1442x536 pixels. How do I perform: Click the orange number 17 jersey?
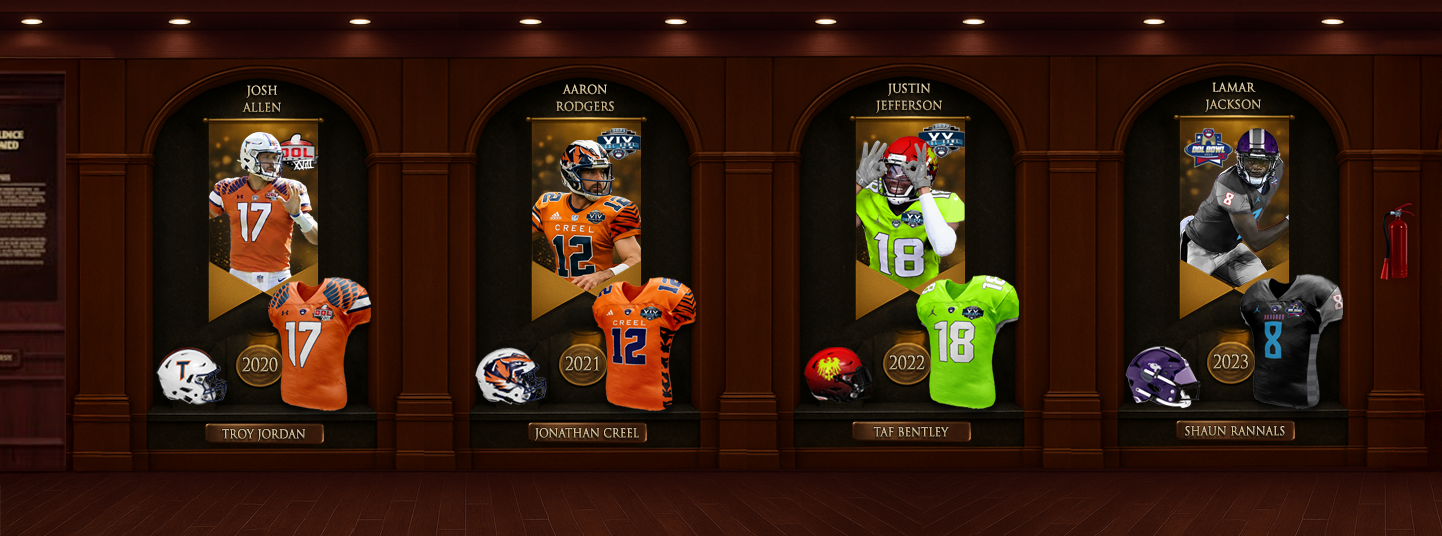(x=318, y=343)
